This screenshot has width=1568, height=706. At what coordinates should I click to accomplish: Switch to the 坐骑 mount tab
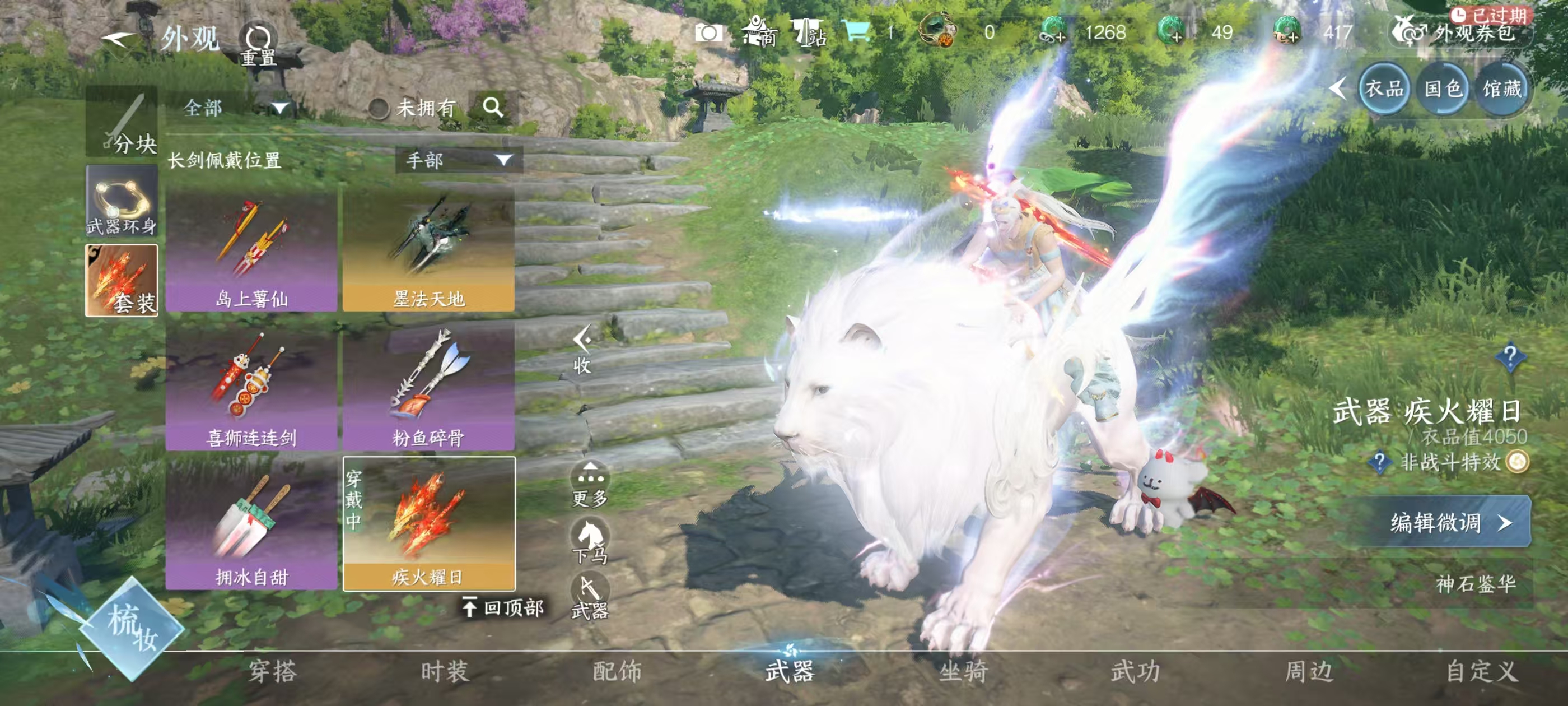pyautogui.click(x=963, y=671)
